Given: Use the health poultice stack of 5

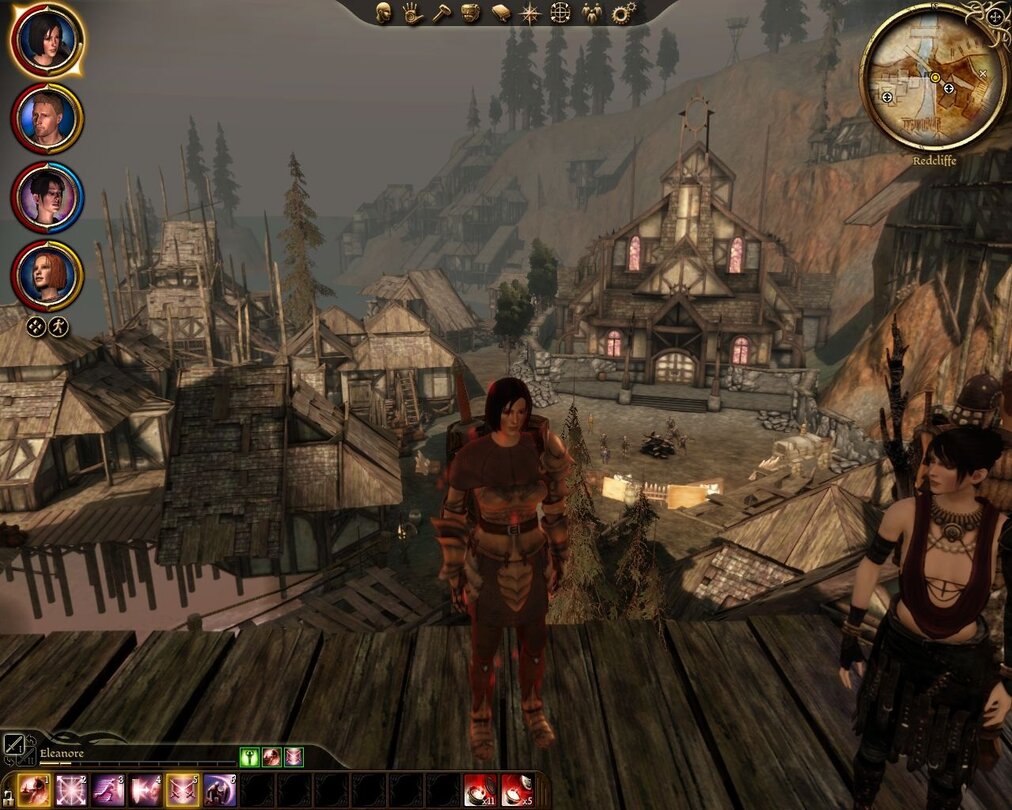Looking at the screenshot, I should pos(516,790).
